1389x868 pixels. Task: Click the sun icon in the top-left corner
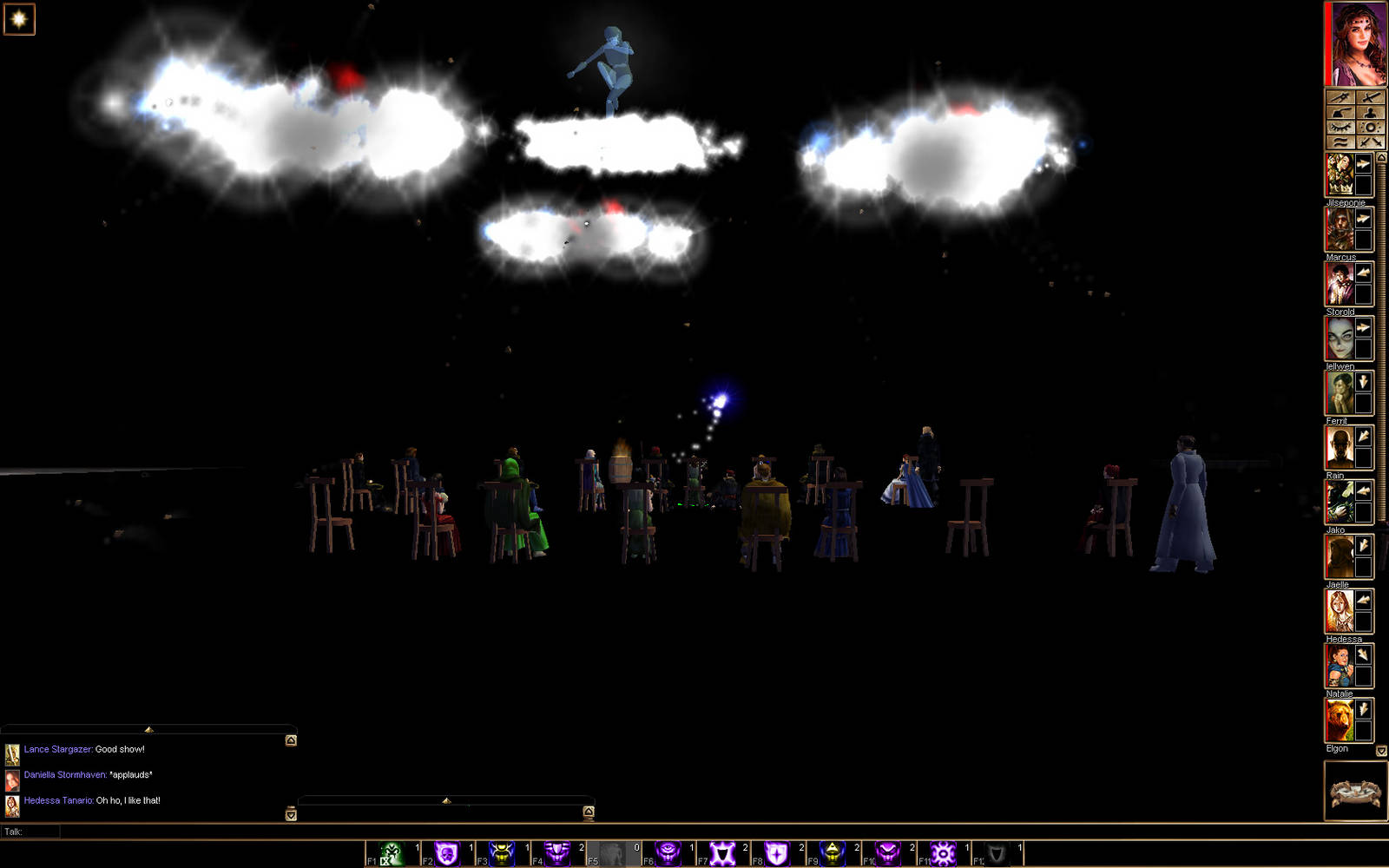(x=17, y=19)
